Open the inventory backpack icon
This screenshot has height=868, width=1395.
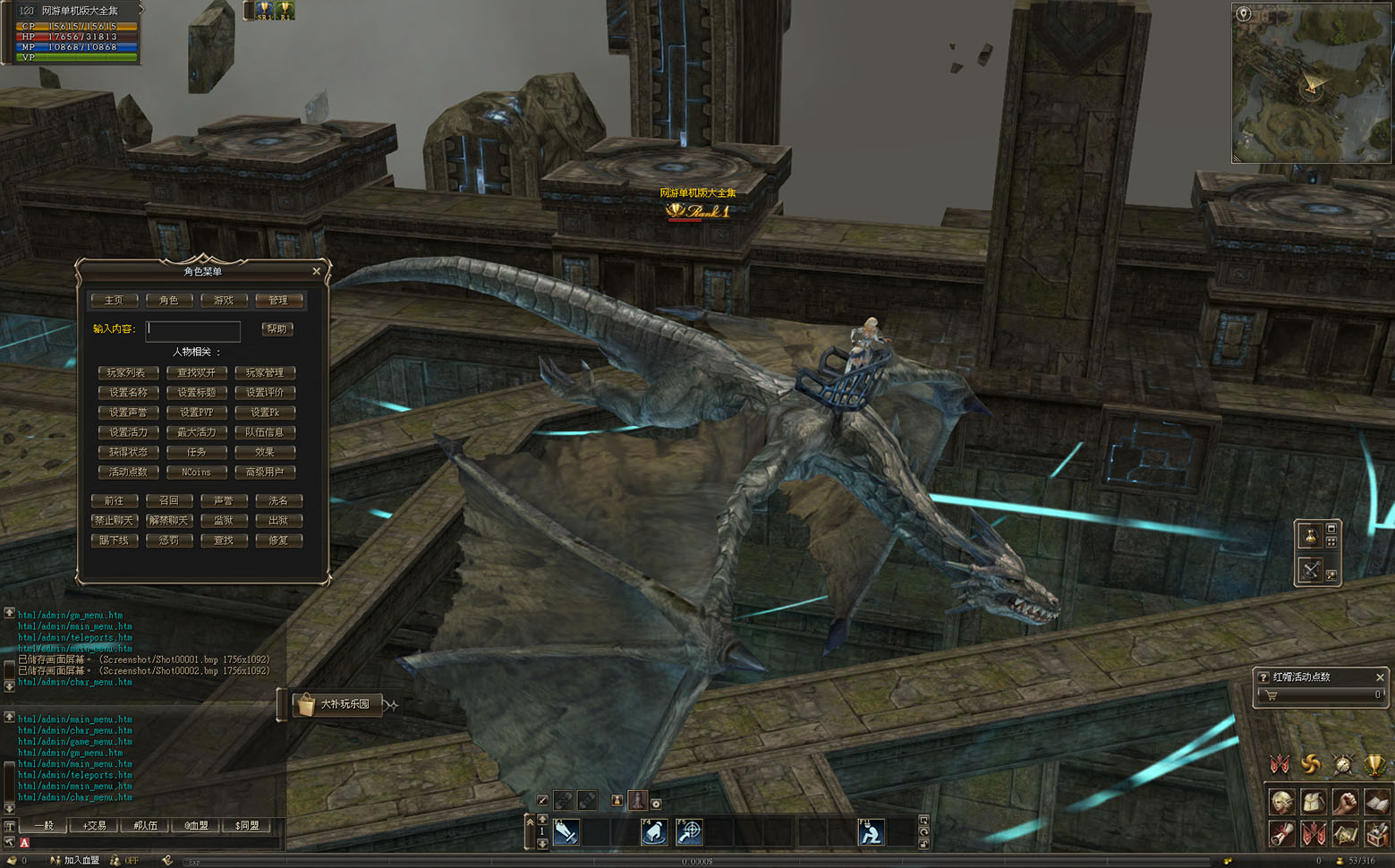1313,802
